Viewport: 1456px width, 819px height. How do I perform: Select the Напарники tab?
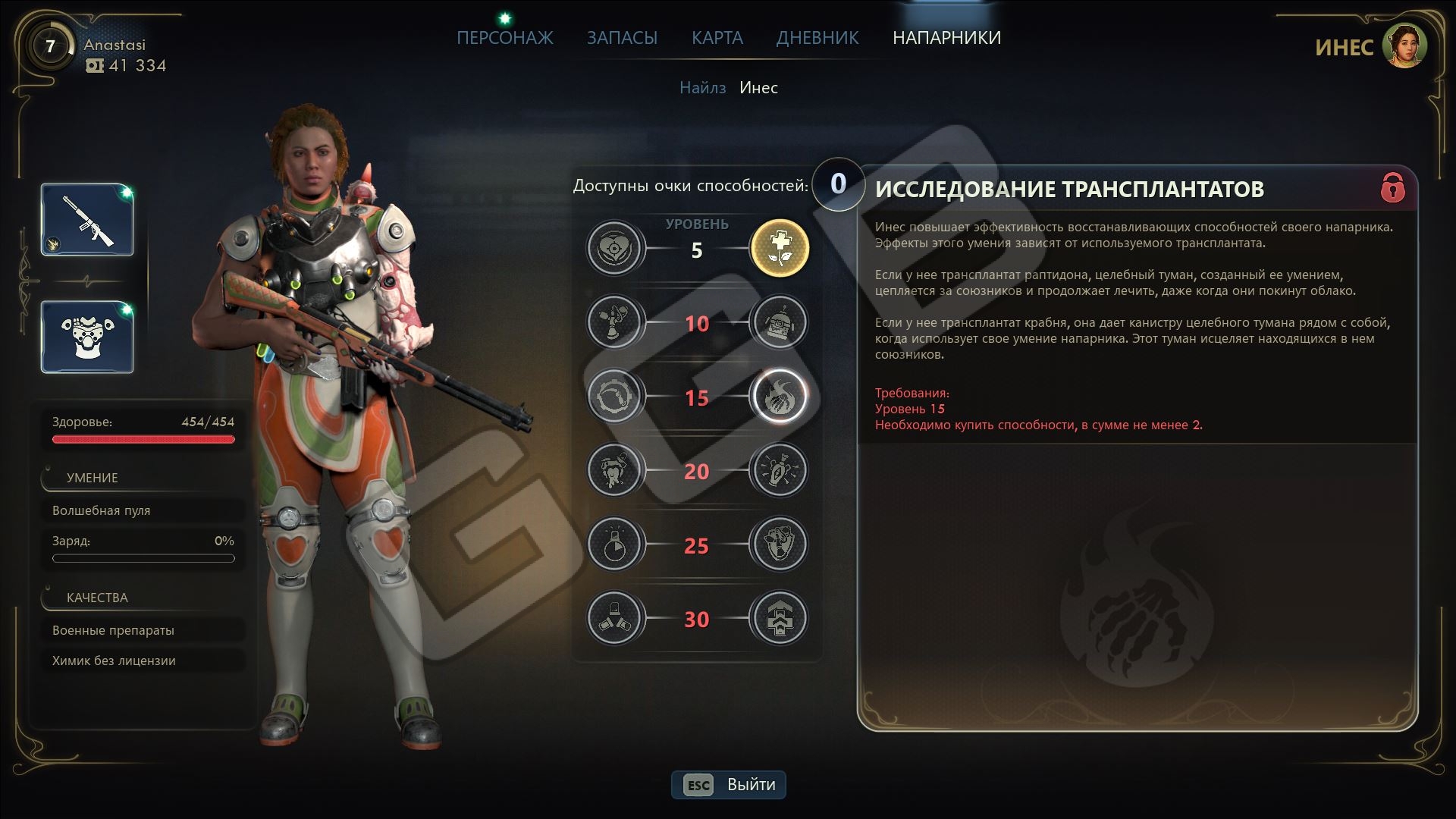946,38
